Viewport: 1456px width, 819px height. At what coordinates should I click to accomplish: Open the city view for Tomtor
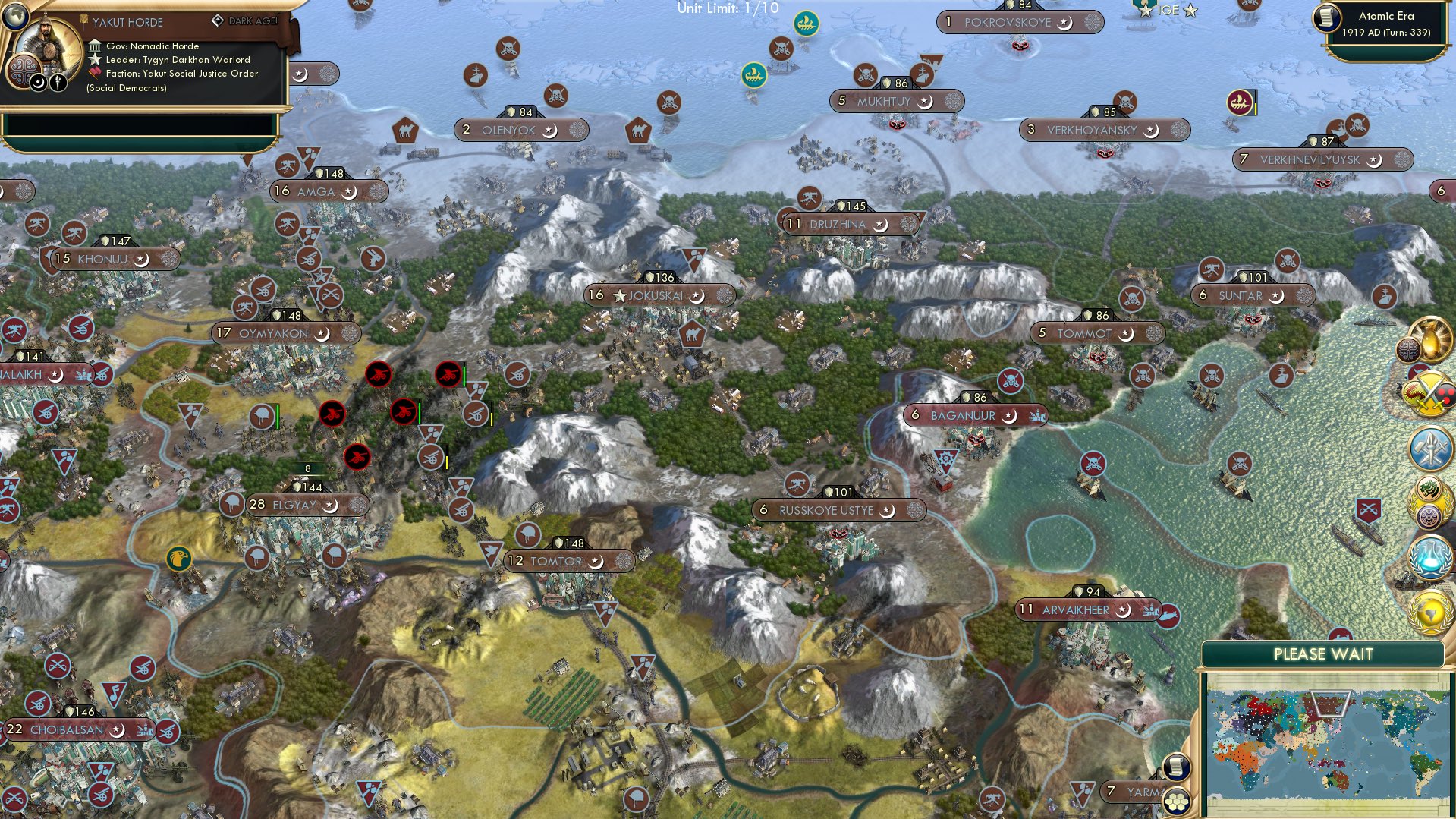click(x=569, y=562)
